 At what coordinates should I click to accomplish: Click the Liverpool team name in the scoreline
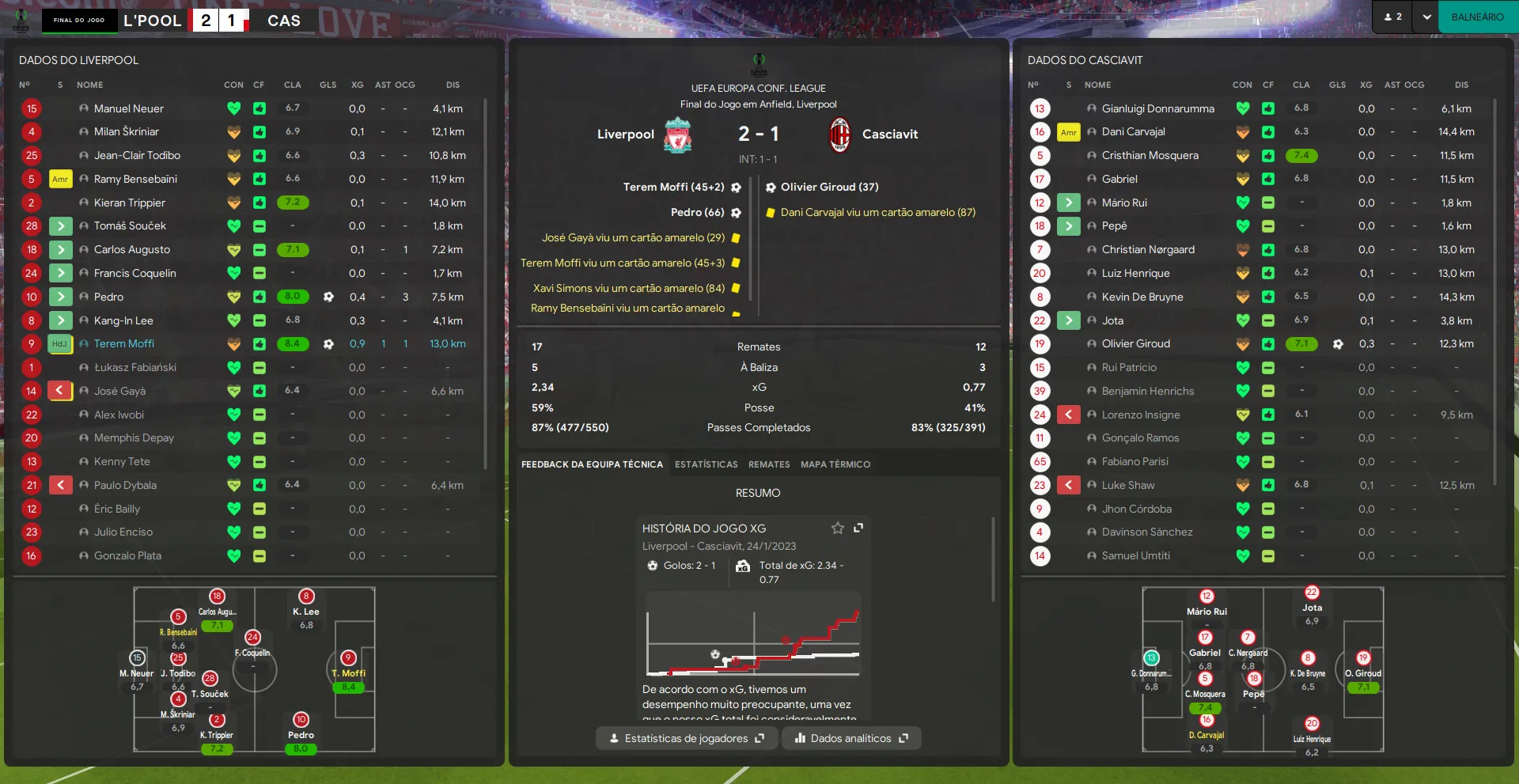click(x=625, y=134)
